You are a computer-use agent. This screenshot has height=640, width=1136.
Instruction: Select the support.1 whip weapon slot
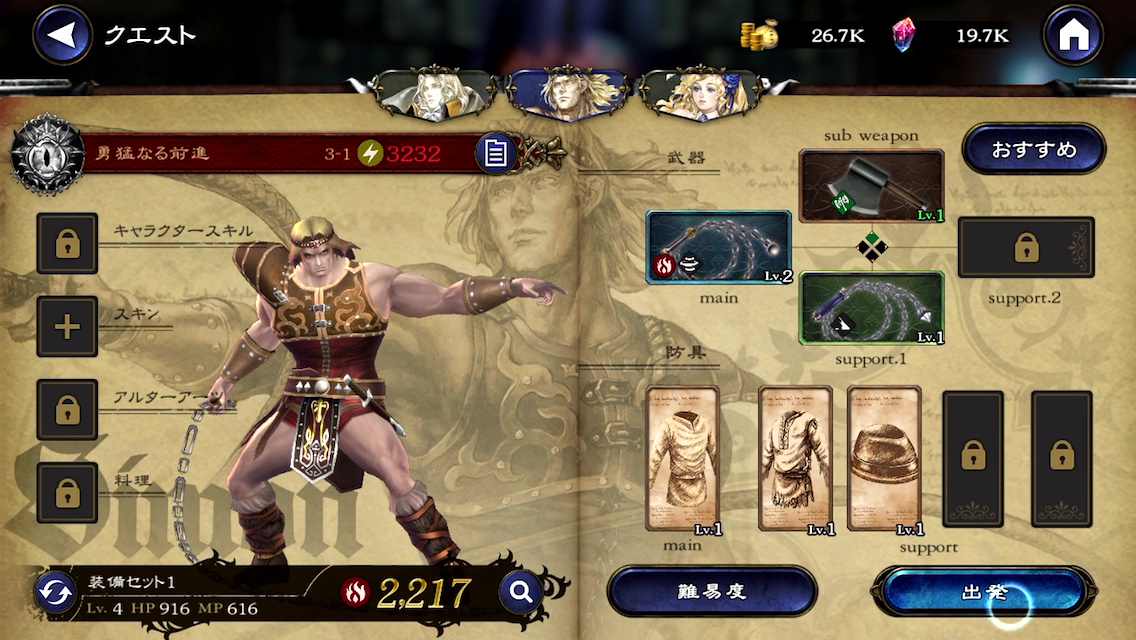pyautogui.click(x=871, y=308)
